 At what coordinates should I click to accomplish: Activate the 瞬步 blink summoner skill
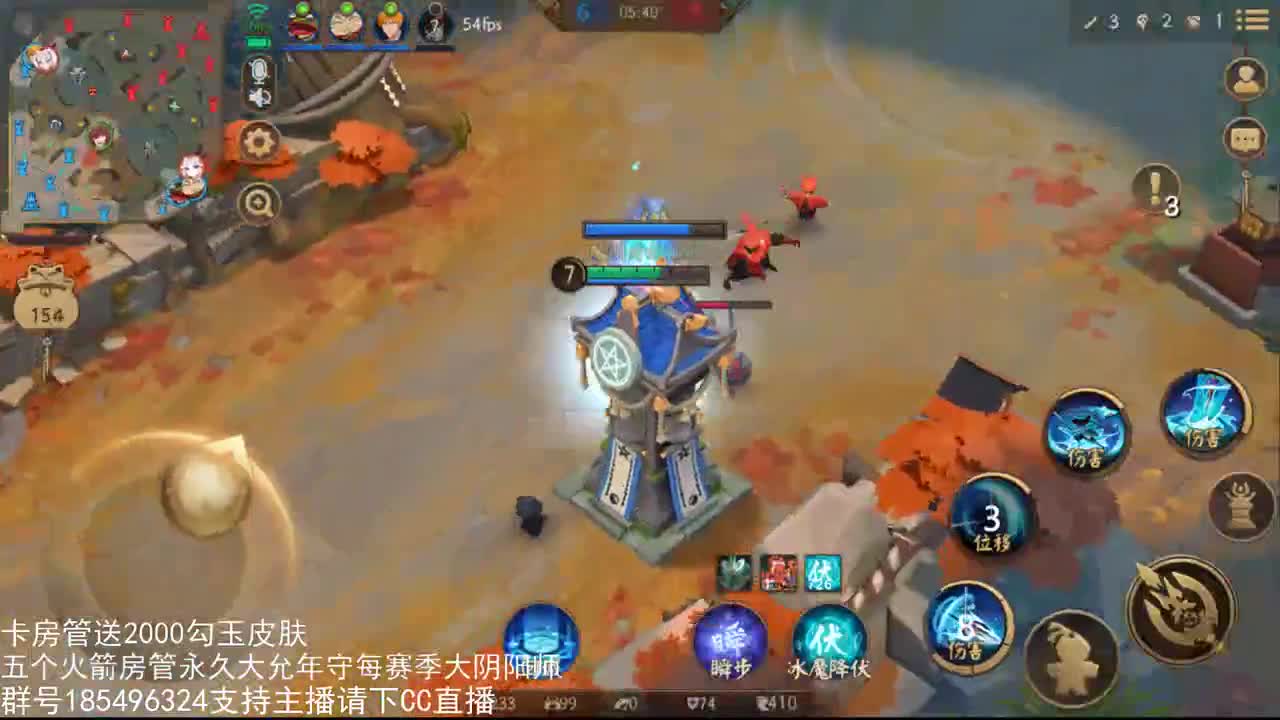[x=731, y=640]
